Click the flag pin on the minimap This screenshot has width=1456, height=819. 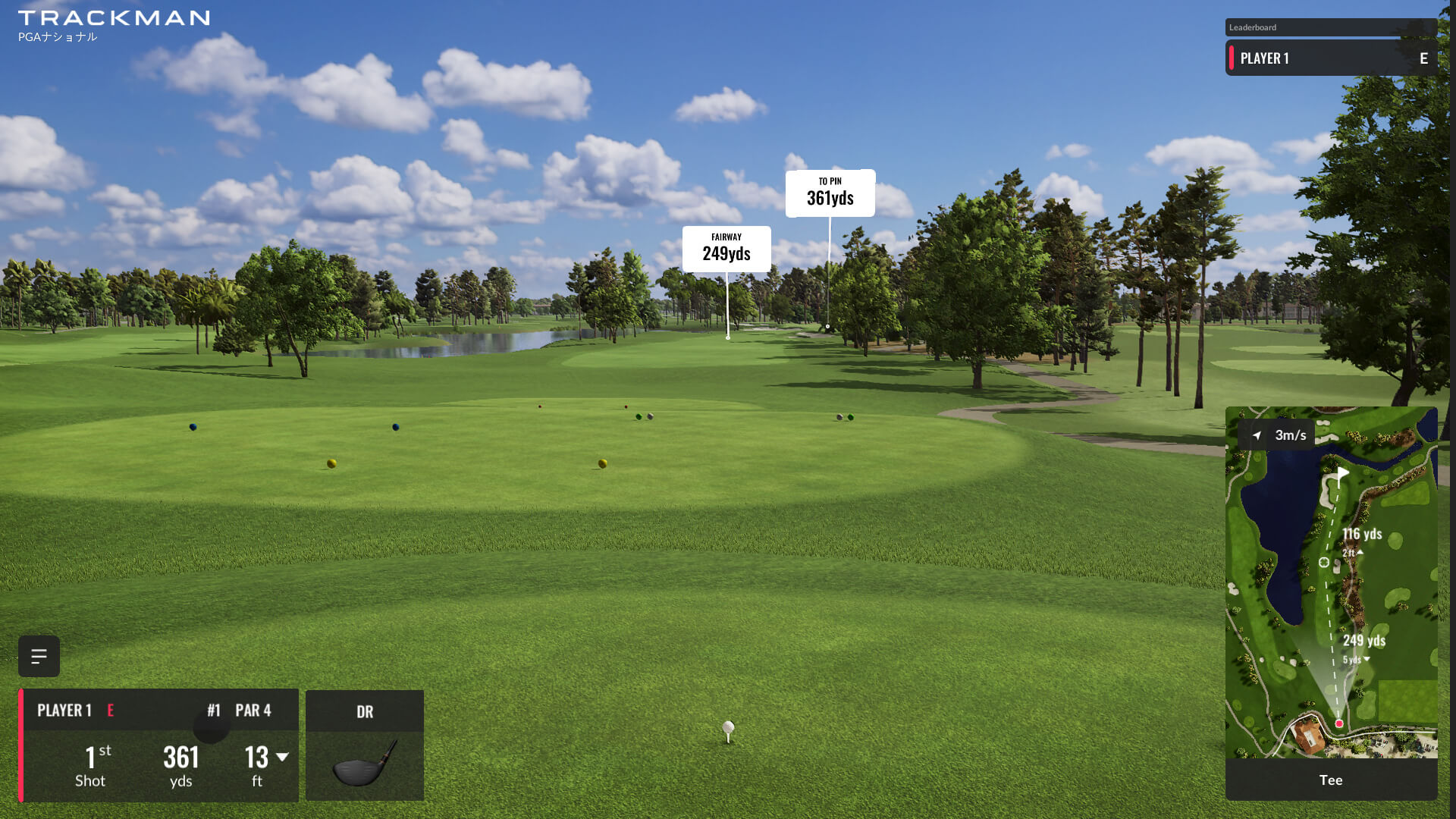tap(1341, 475)
